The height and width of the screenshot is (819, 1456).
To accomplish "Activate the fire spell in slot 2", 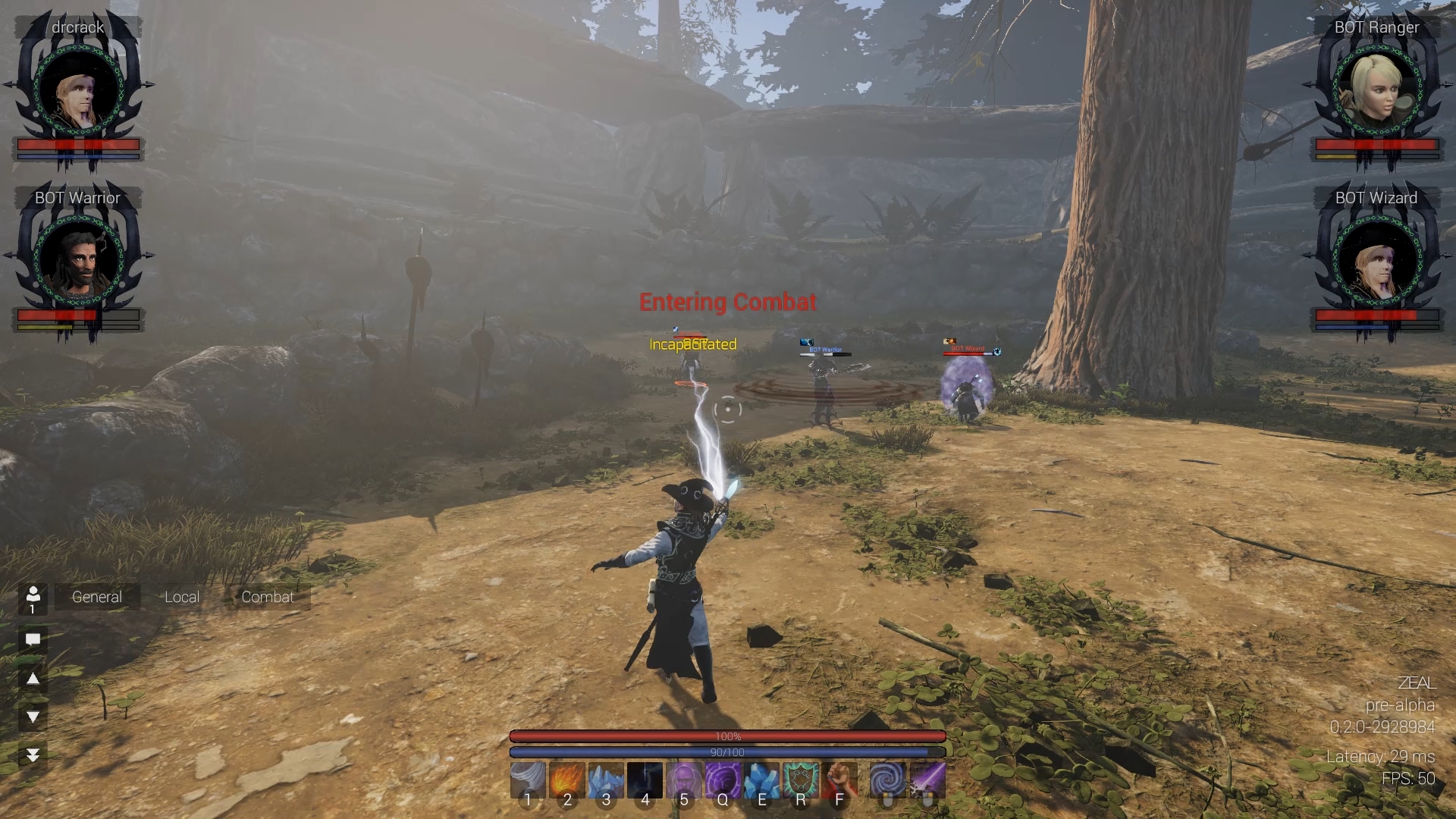I will click(567, 780).
